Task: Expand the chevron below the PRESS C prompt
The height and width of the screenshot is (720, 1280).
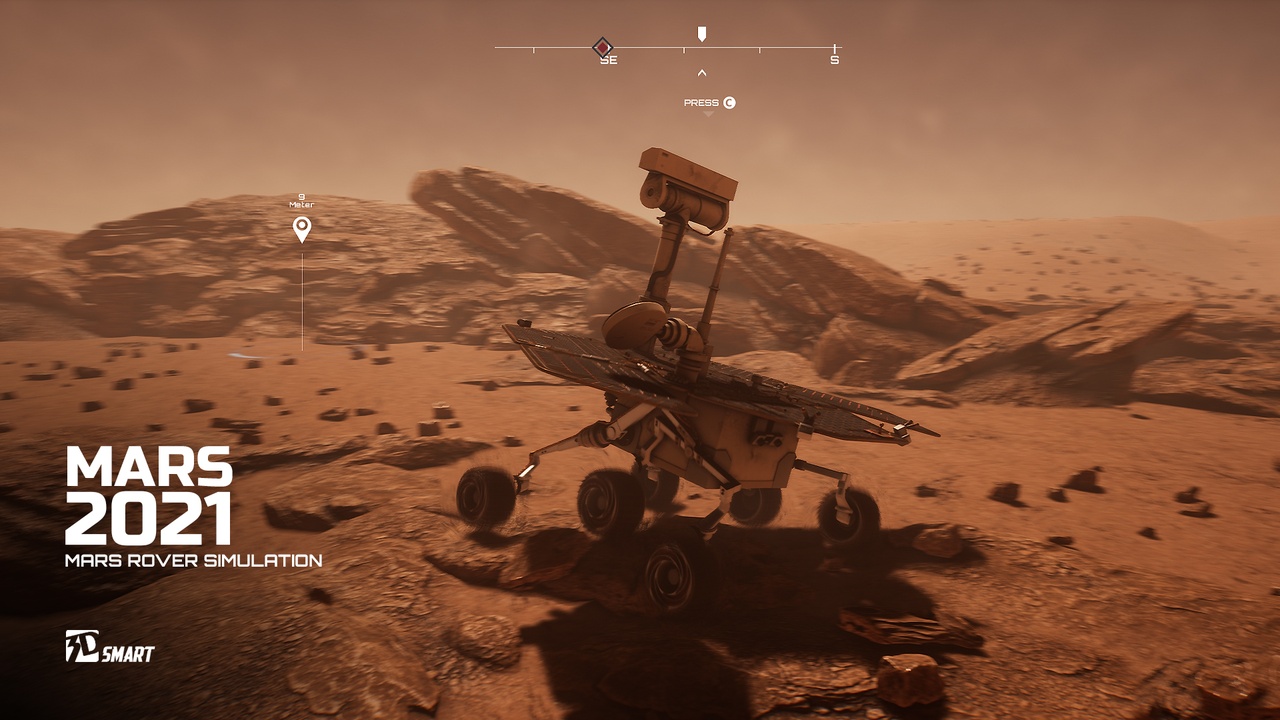Action: 710,114
